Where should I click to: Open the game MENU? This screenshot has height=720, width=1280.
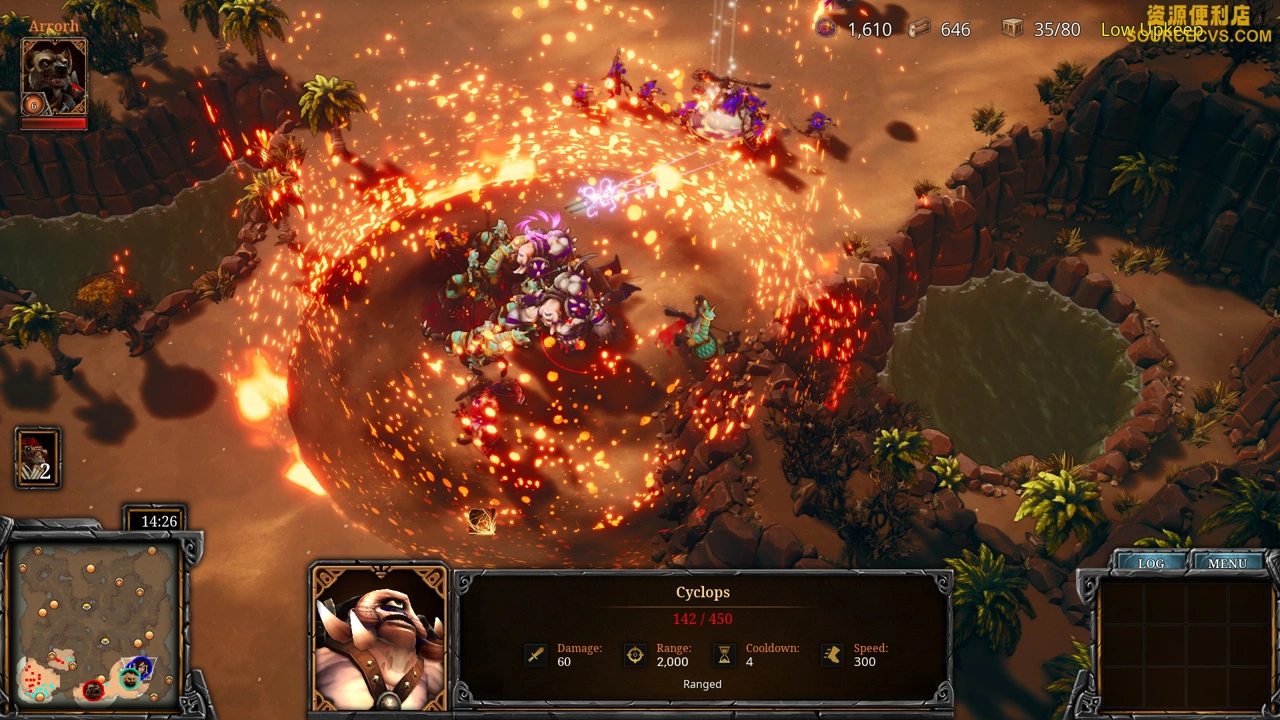pos(1227,563)
